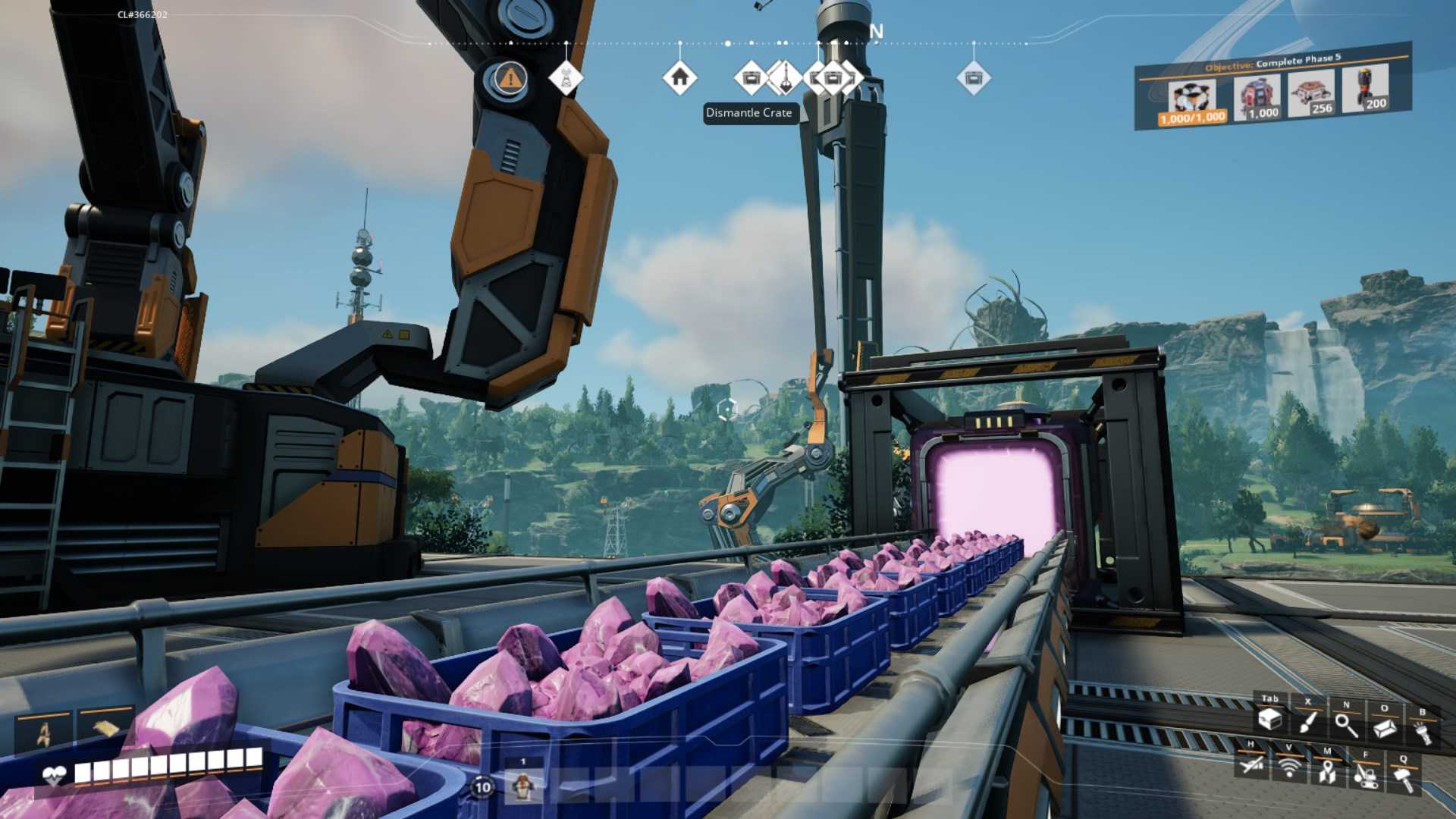Activate the wifi-signal scanner icon
The width and height of the screenshot is (1456, 819).
coord(1288,767)
